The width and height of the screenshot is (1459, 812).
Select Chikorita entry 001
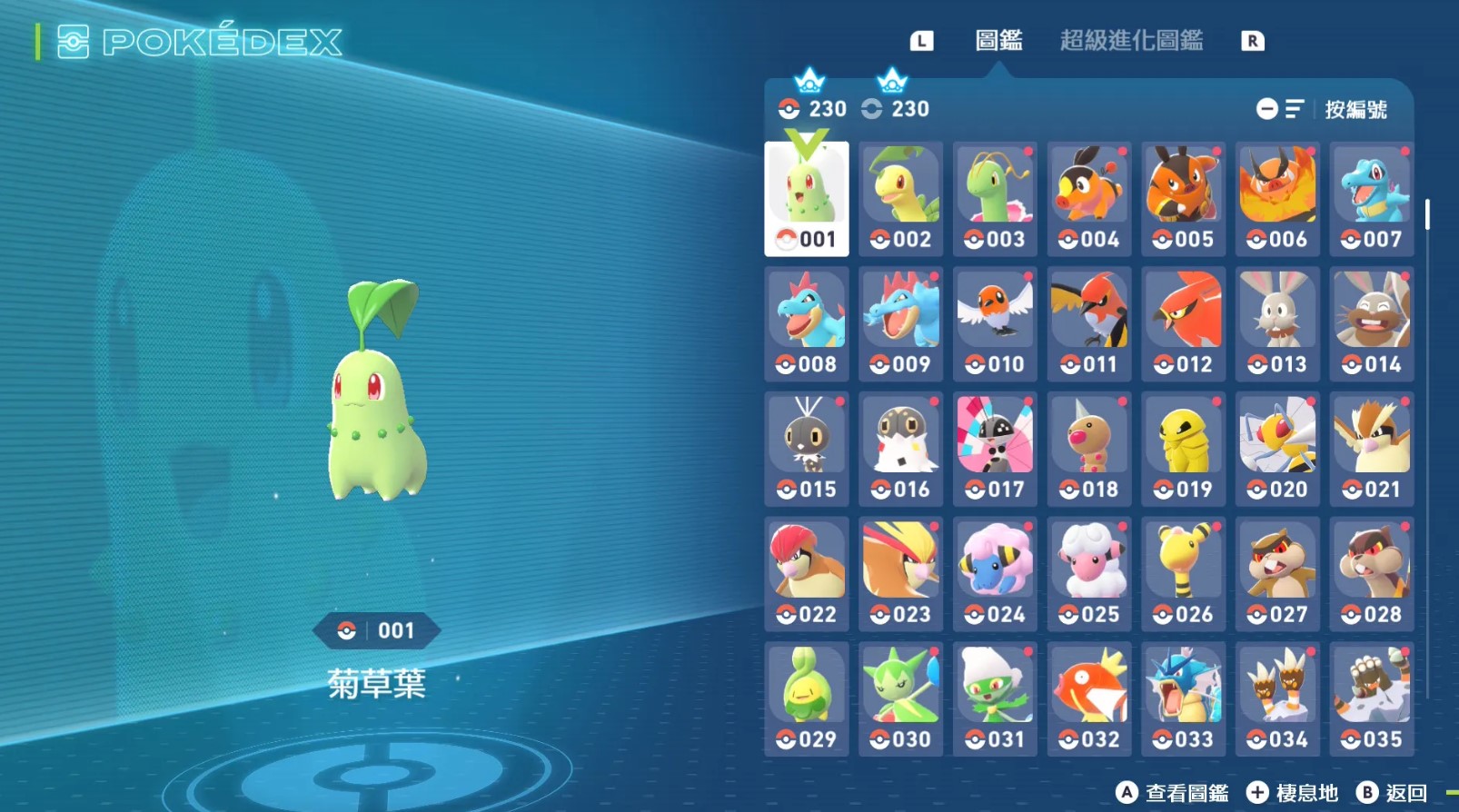click(x=807, y=199)
